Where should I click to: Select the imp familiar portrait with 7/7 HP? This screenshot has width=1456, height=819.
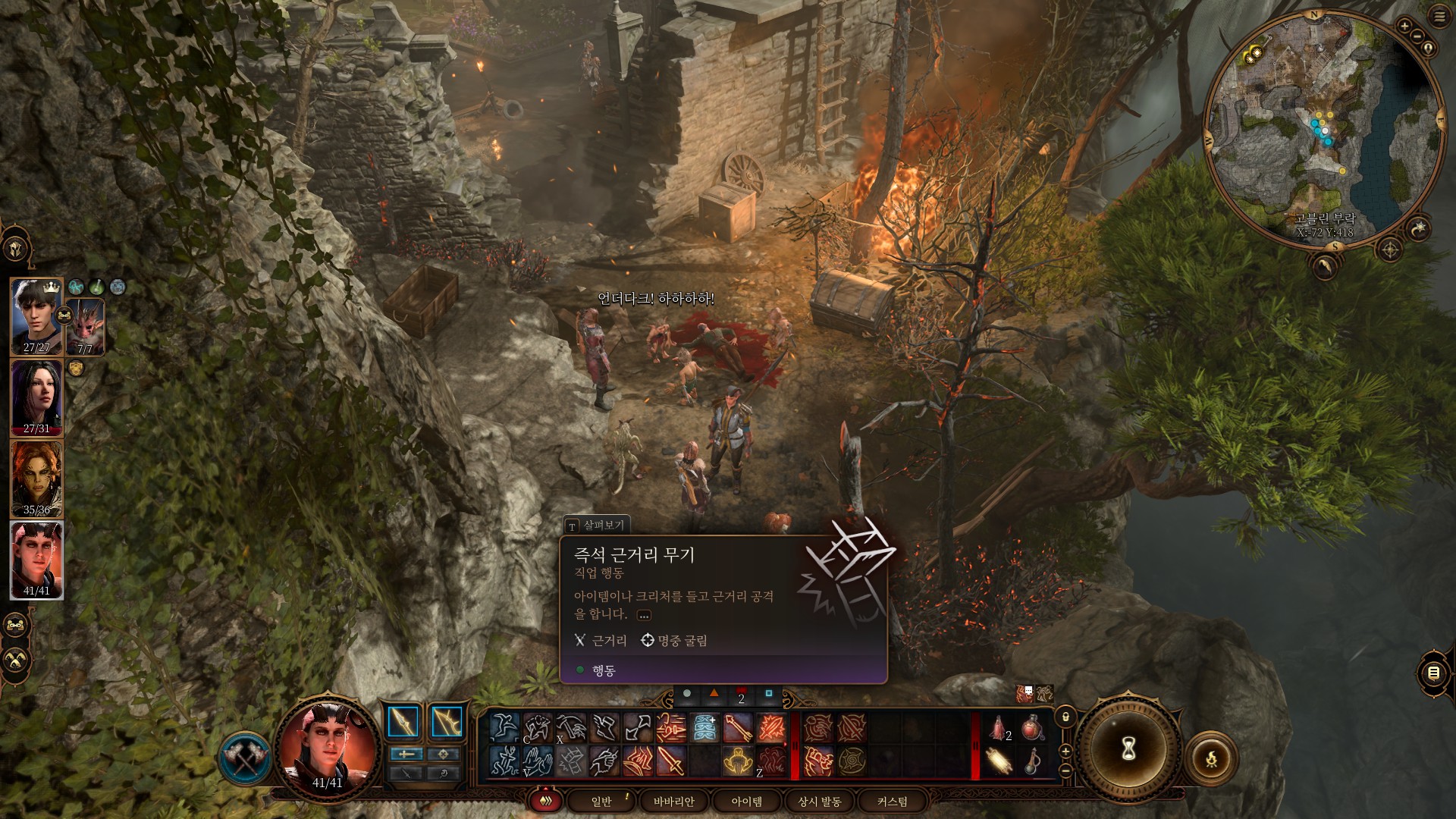click(85, 327)
